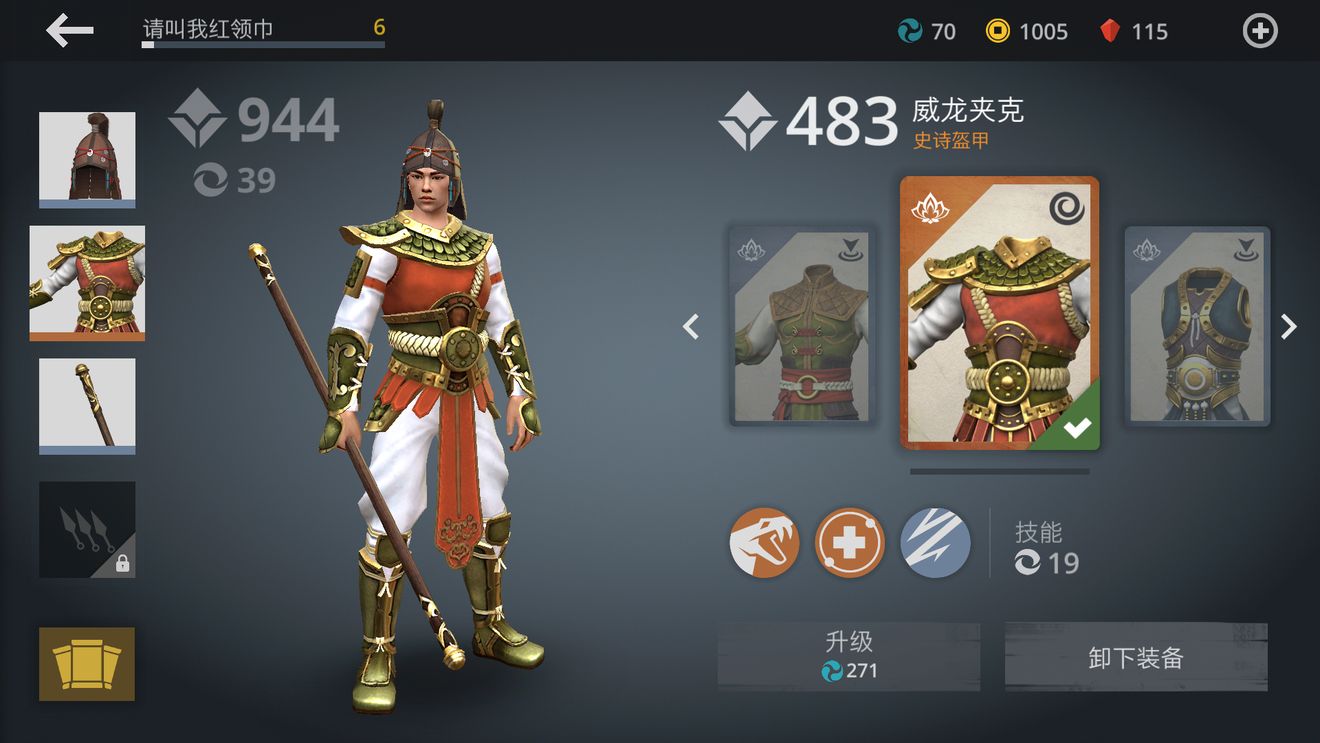Choose the staff weapon slot
Screen dimensions: 1320x743
(87, 405)
